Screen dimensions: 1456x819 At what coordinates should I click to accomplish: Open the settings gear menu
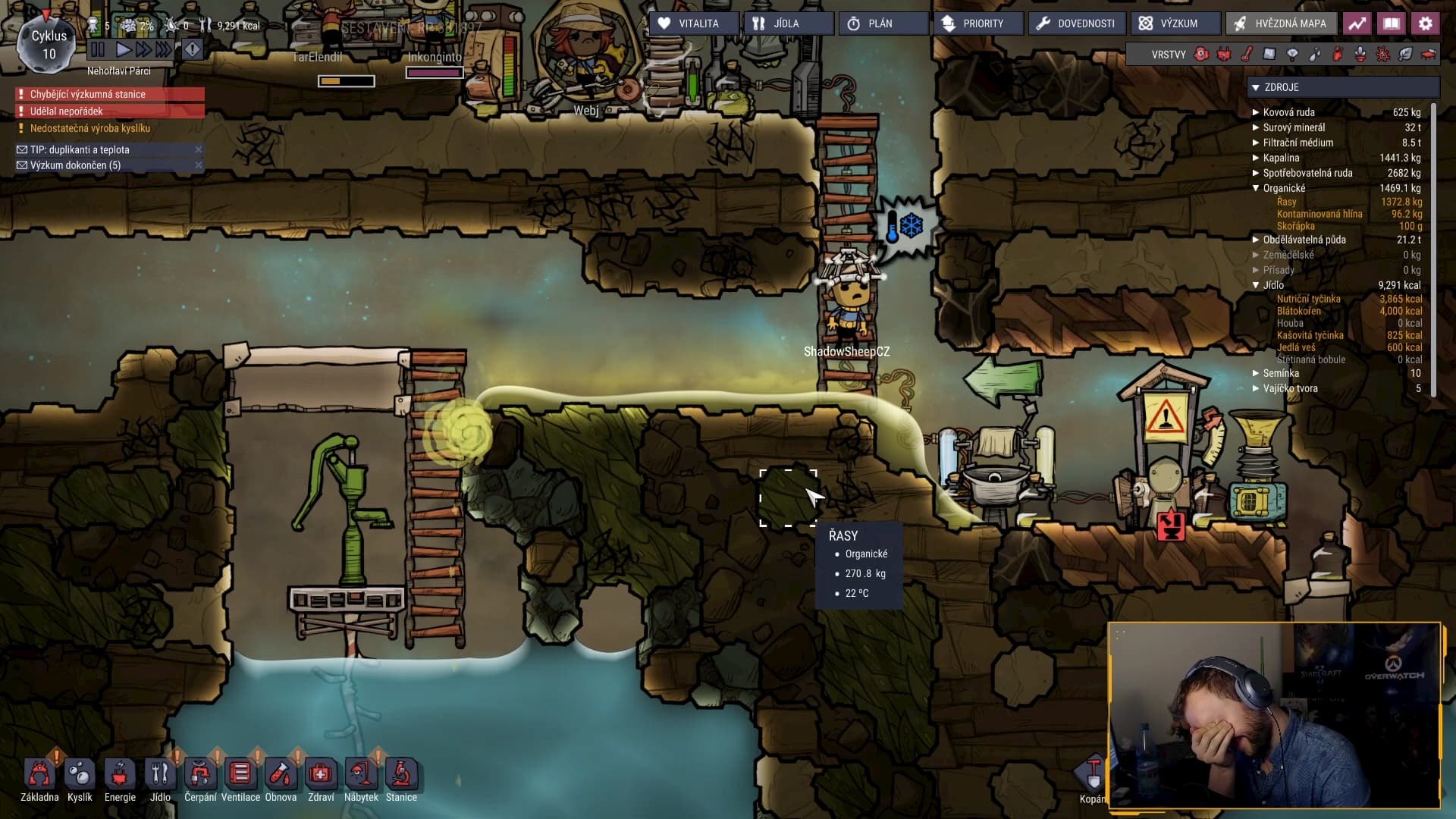[1426, 24]
